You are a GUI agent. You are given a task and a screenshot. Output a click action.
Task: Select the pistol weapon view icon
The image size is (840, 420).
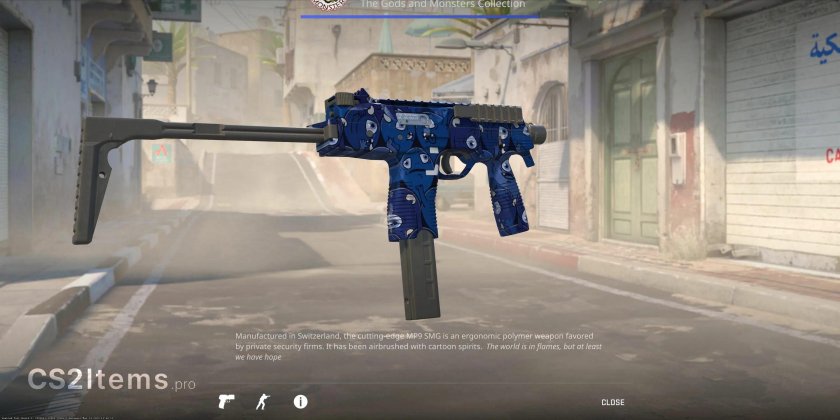[227, 402]
